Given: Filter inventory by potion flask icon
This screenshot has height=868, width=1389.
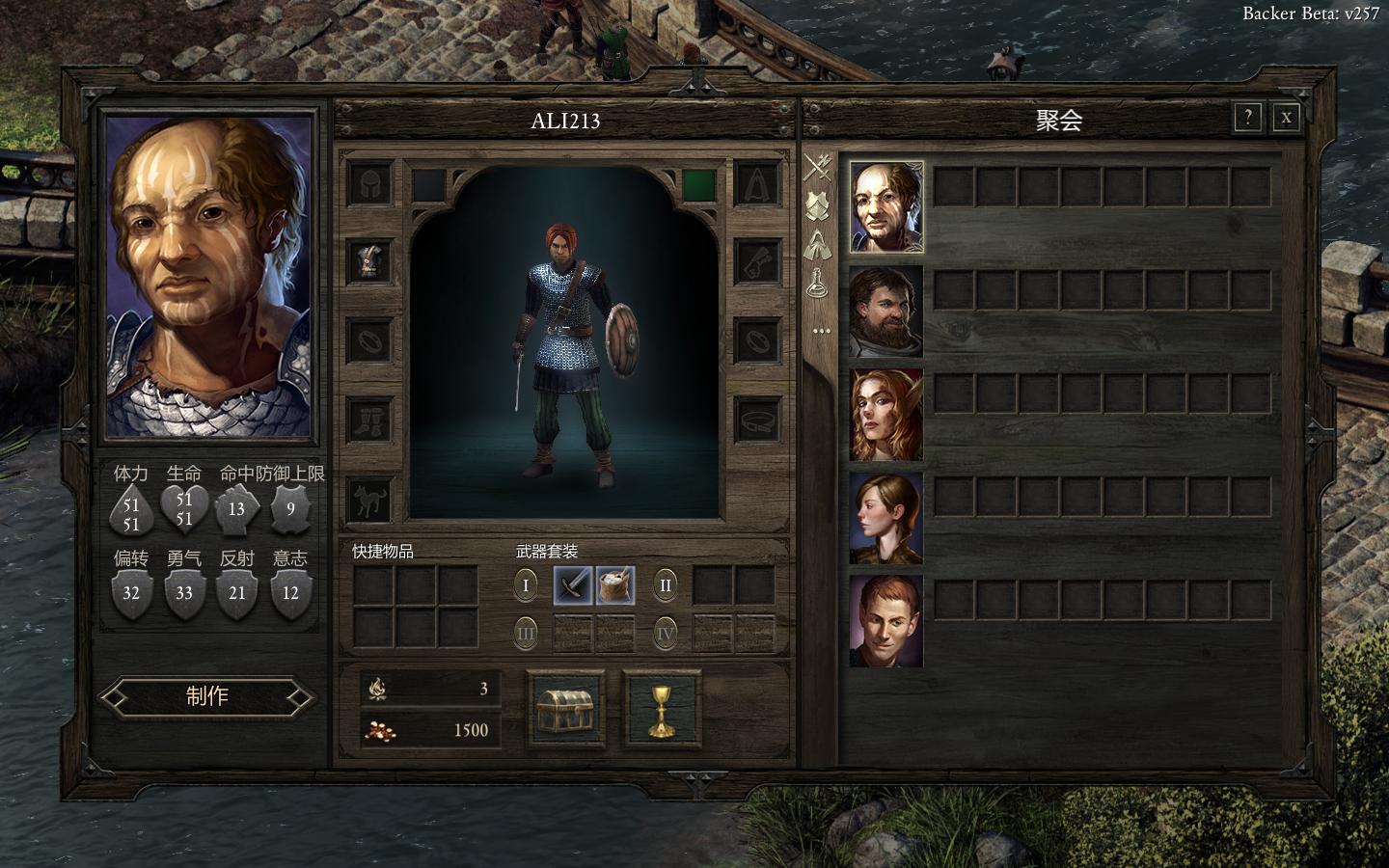Looking at the screenshot, I should pyautogui.click(x=819, y=281).
